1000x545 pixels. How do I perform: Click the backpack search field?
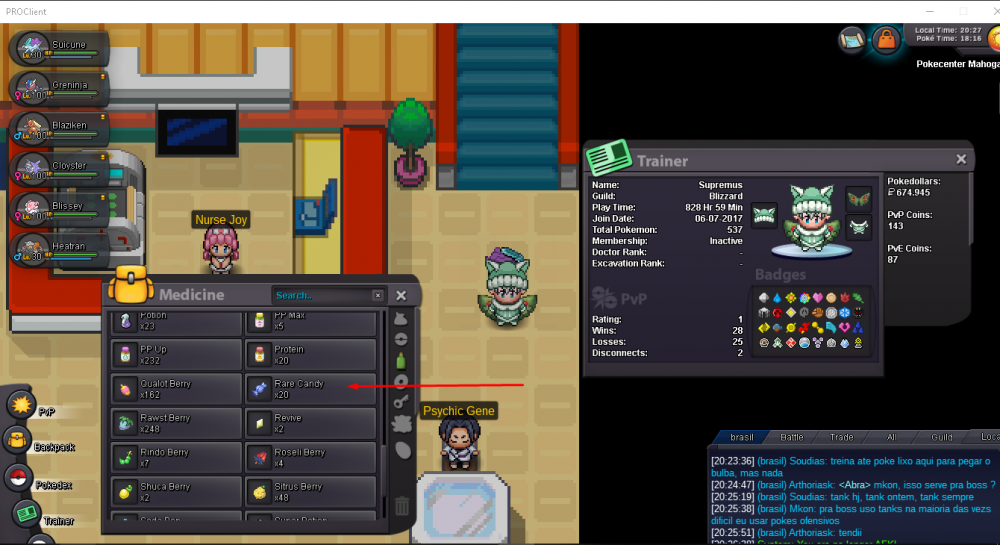click(x=322, y=296)
